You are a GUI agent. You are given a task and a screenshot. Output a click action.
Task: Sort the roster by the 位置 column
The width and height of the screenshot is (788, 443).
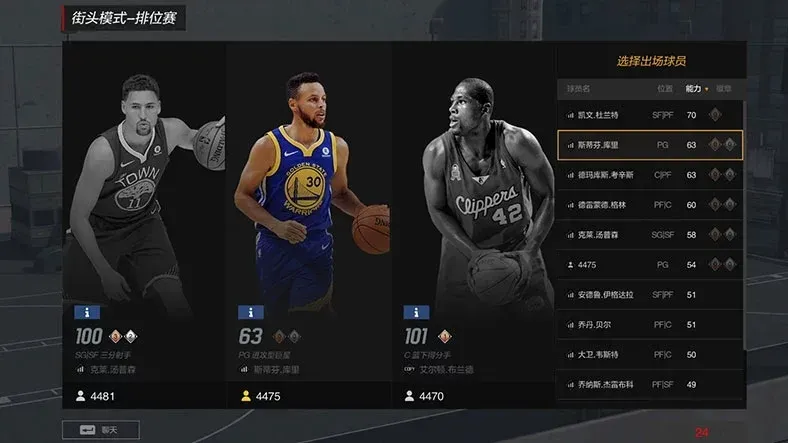point(664,88)
